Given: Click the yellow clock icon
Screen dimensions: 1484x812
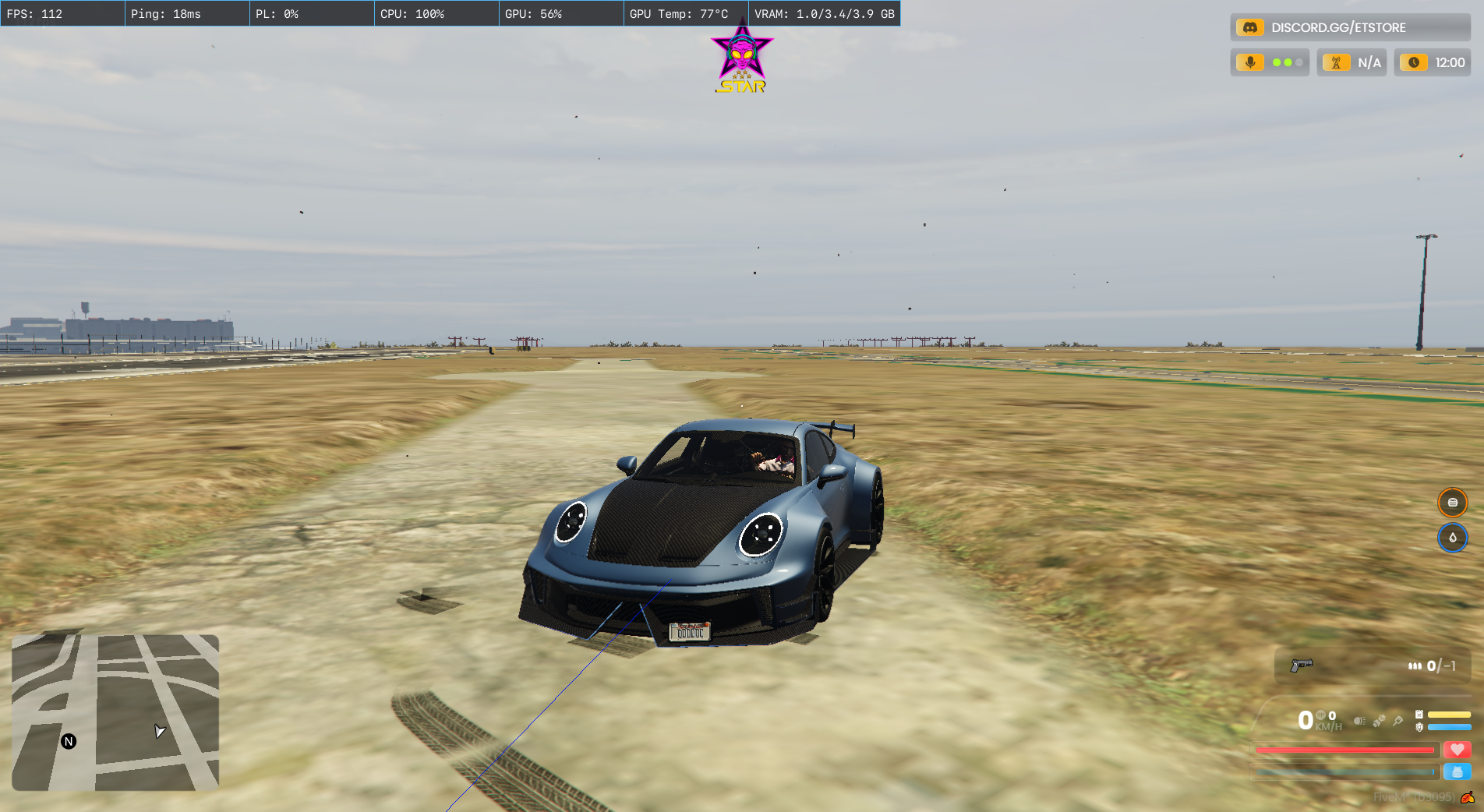Looking at the screenshot, I should [1413, 62].
